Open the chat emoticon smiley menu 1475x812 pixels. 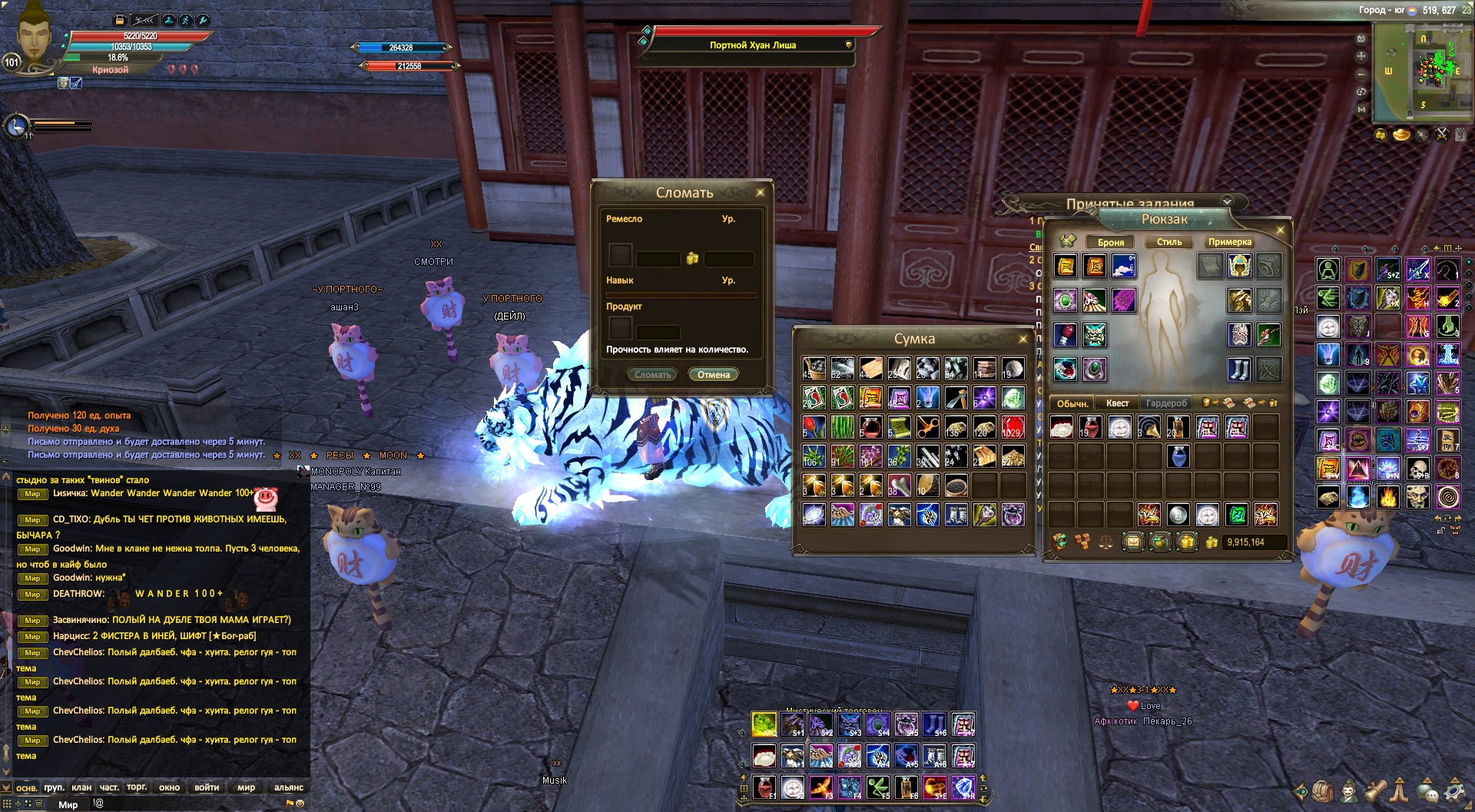300,804
